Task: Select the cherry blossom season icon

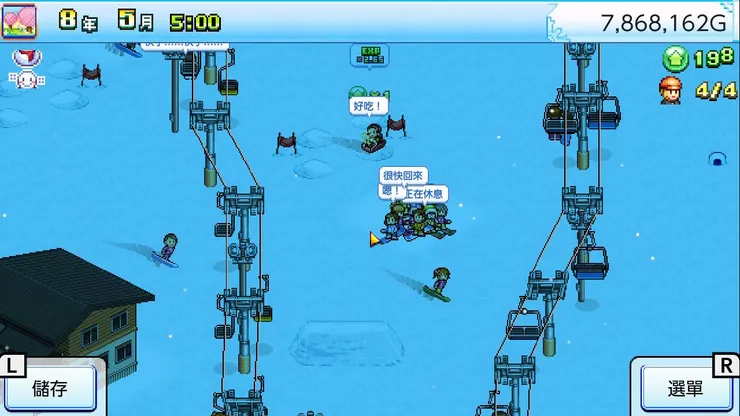Action: click(18, 20)
